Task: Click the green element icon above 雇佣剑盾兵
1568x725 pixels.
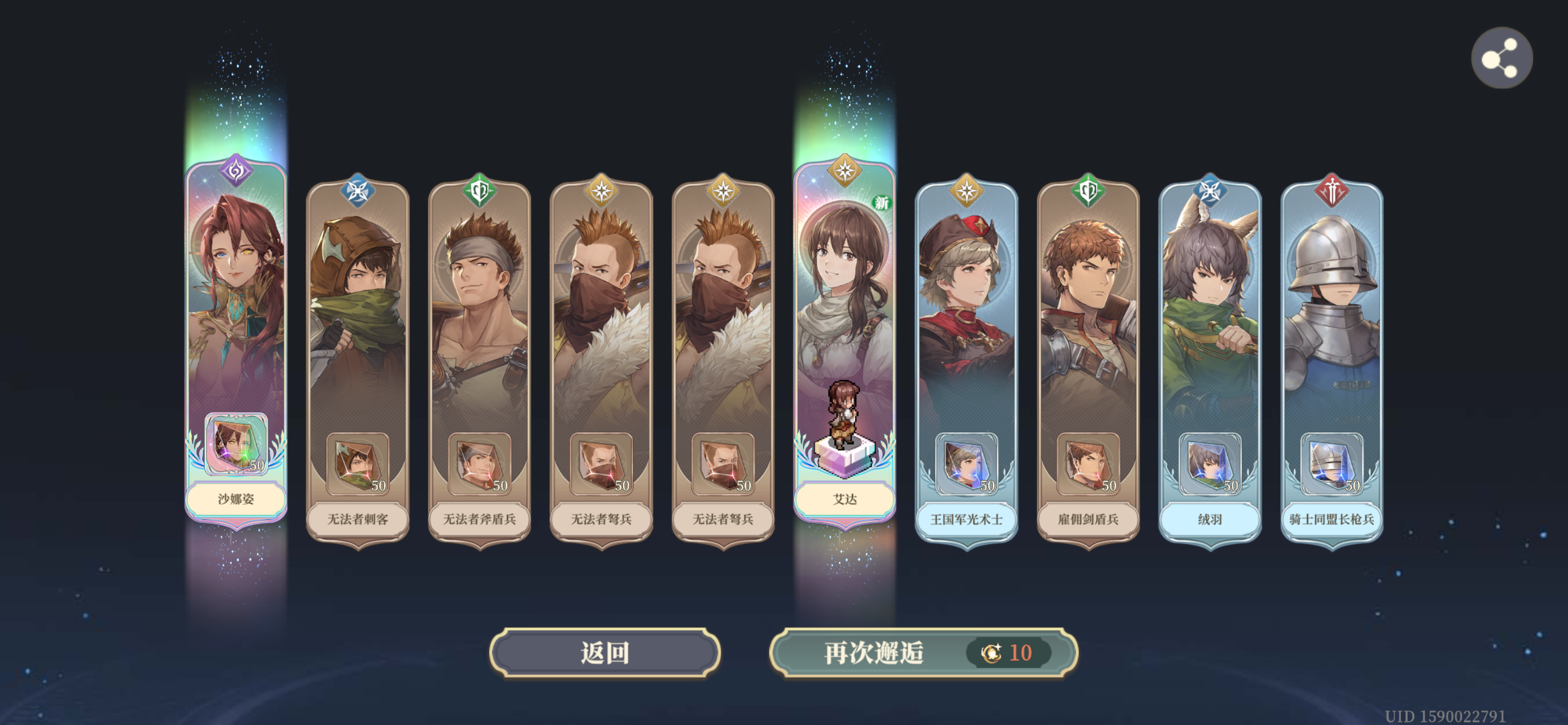Action: pos(1088,191)
